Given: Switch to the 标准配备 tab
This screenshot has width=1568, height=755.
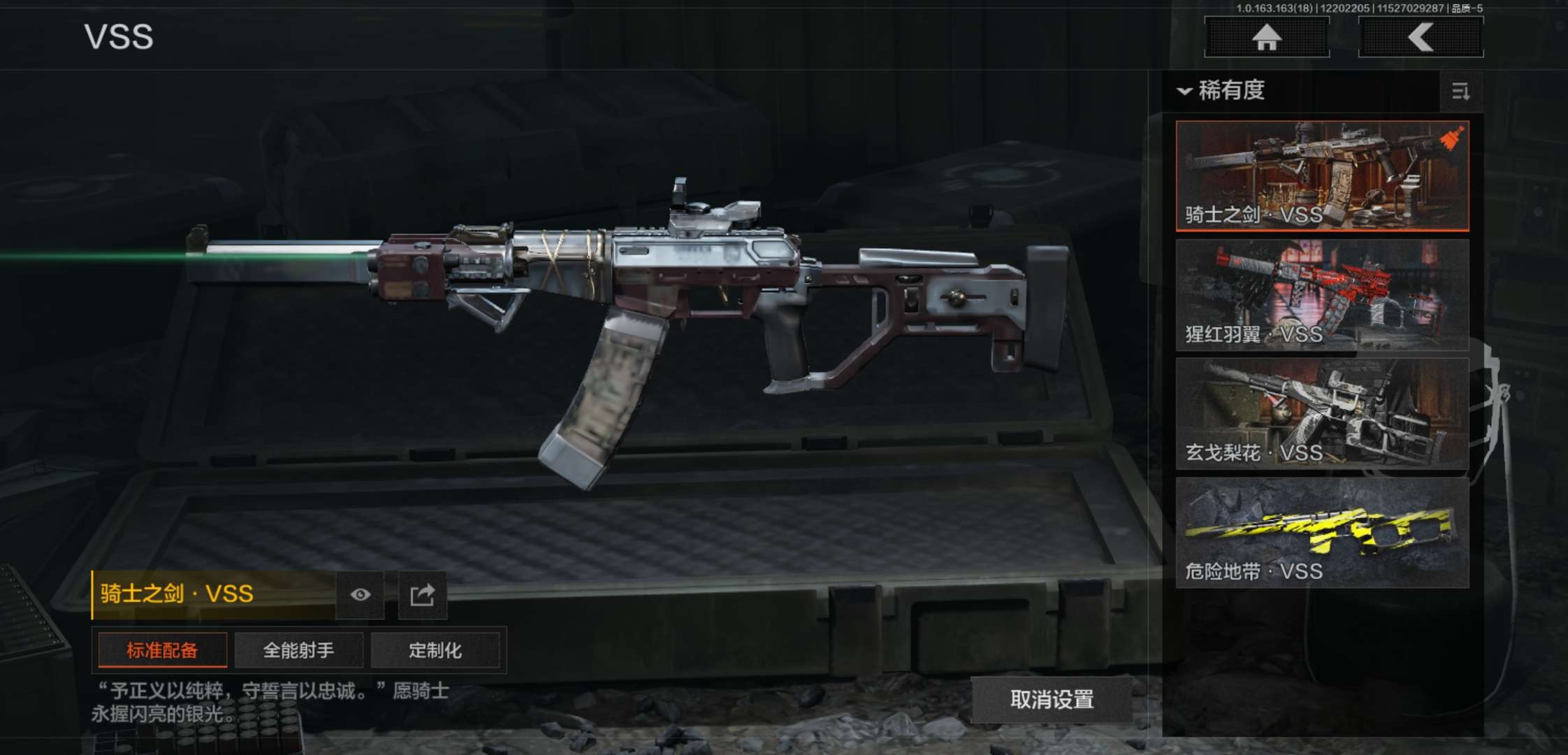Looking at the screenshot, I should click(x=162, y=651).
